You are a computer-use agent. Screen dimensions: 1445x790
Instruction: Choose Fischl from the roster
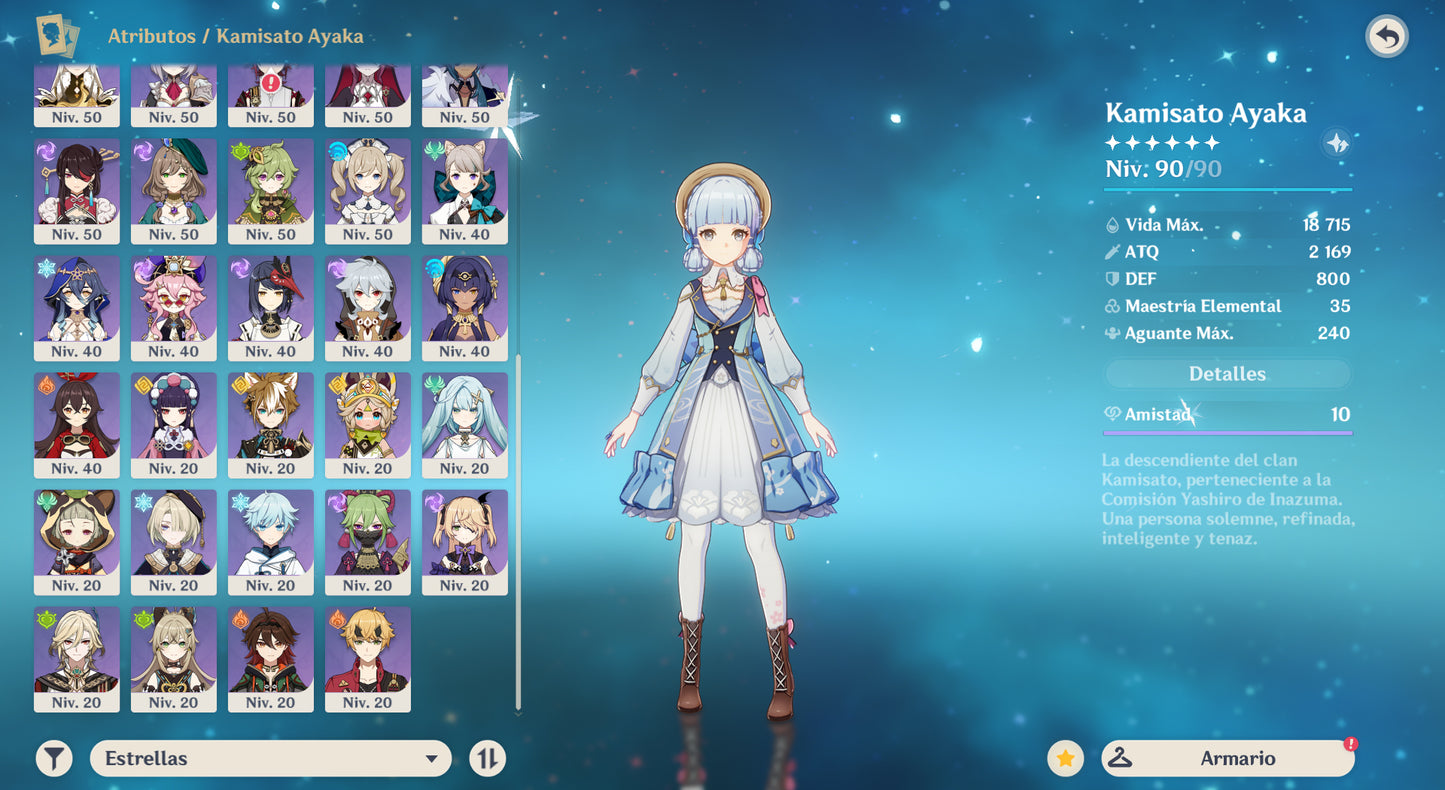tap(465, 542)
